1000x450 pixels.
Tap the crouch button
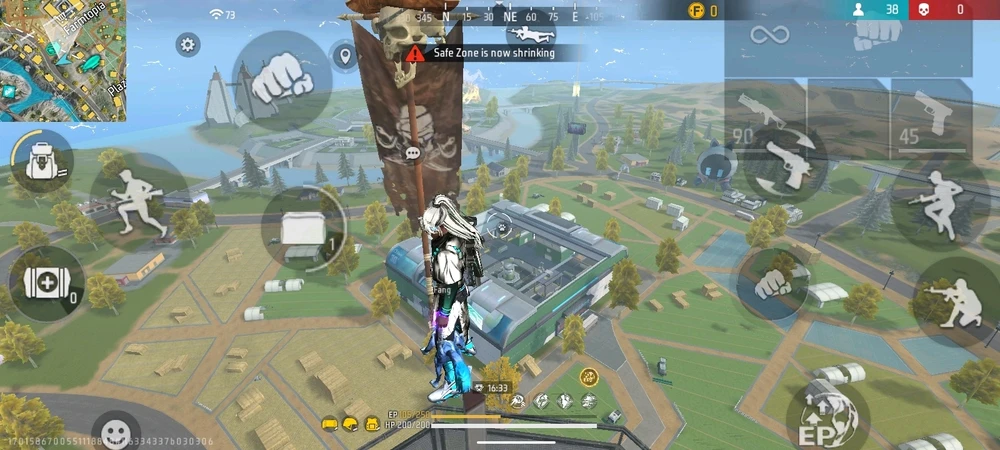[954, 301]
